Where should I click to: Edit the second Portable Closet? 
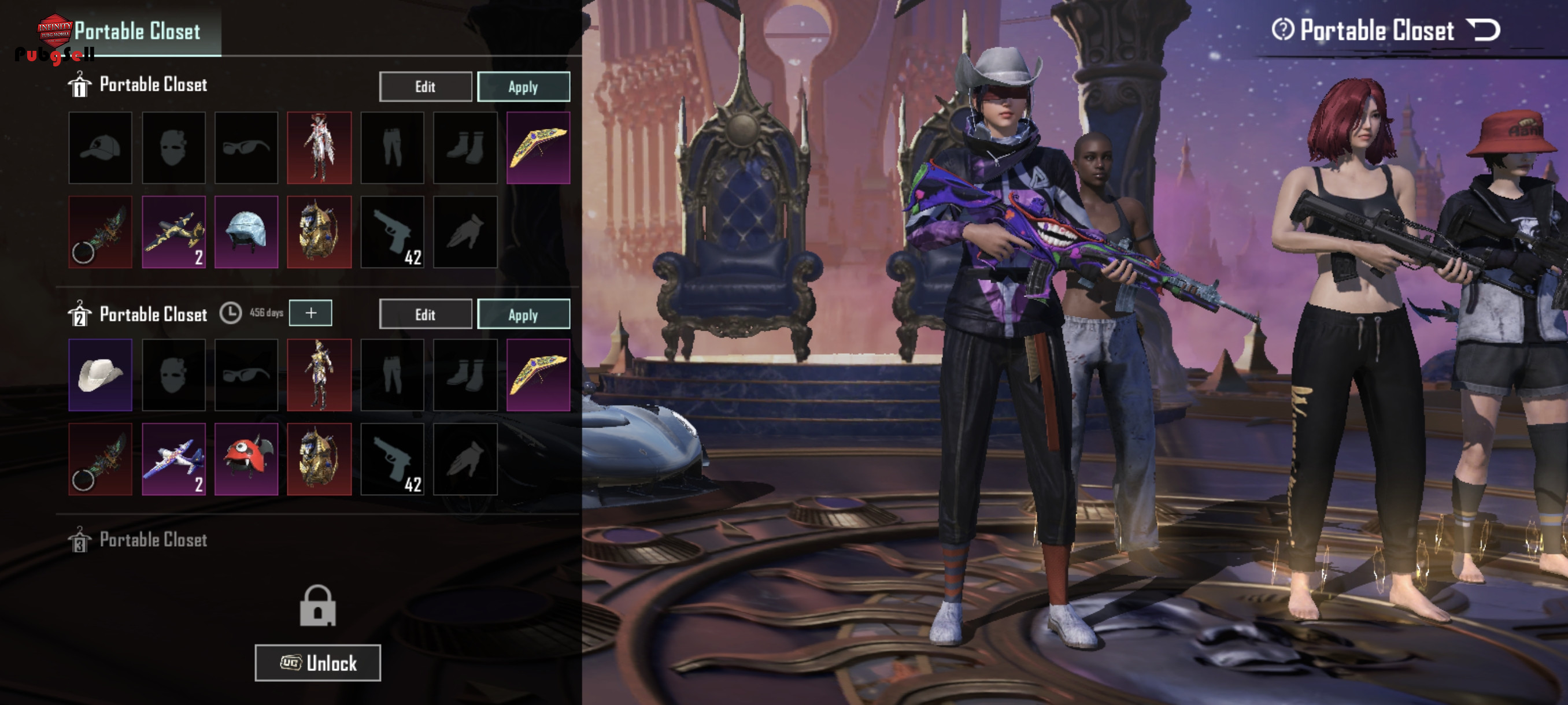click(x=425, y=314)
